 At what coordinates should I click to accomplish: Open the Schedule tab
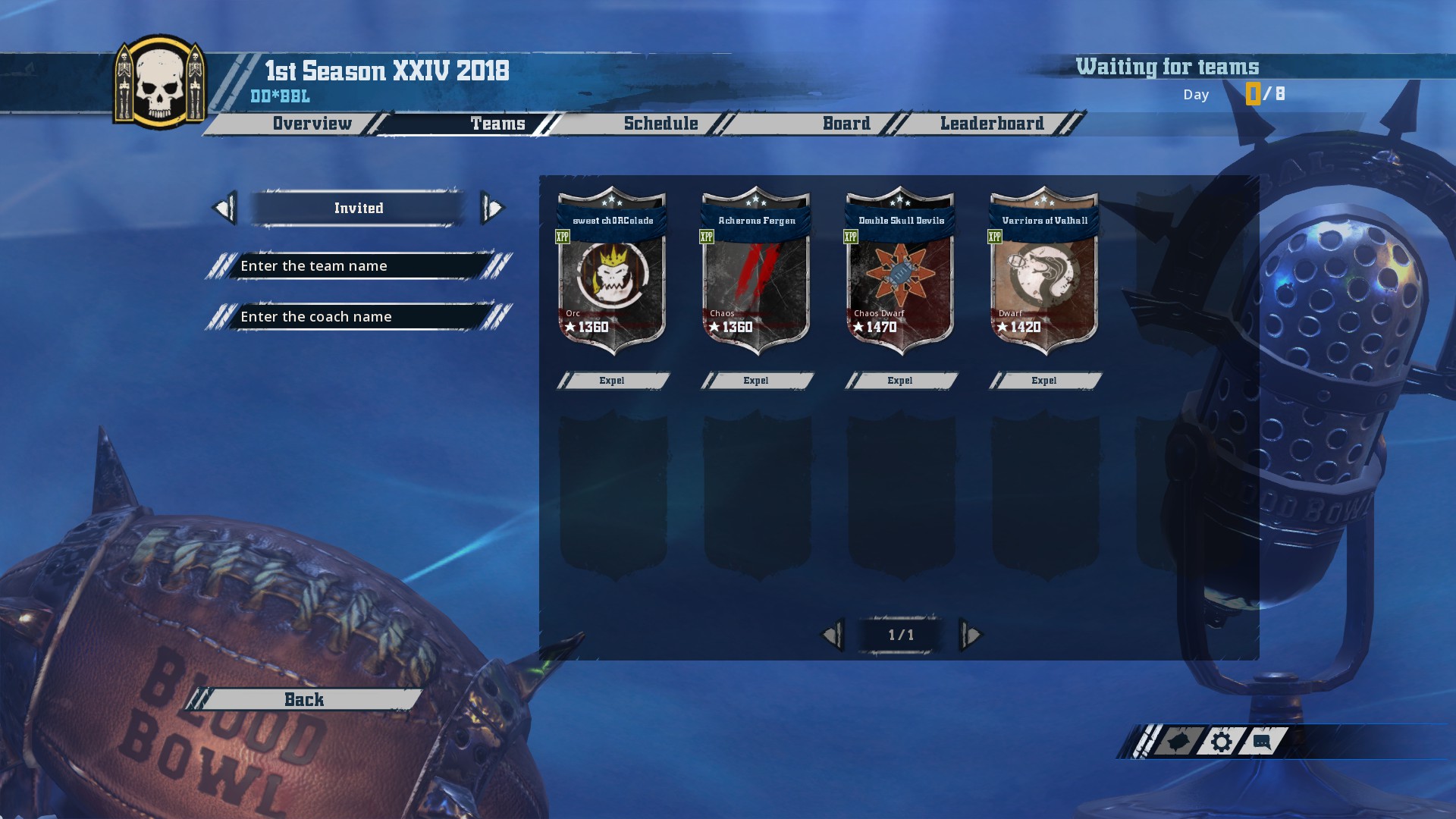coord(661,124)
